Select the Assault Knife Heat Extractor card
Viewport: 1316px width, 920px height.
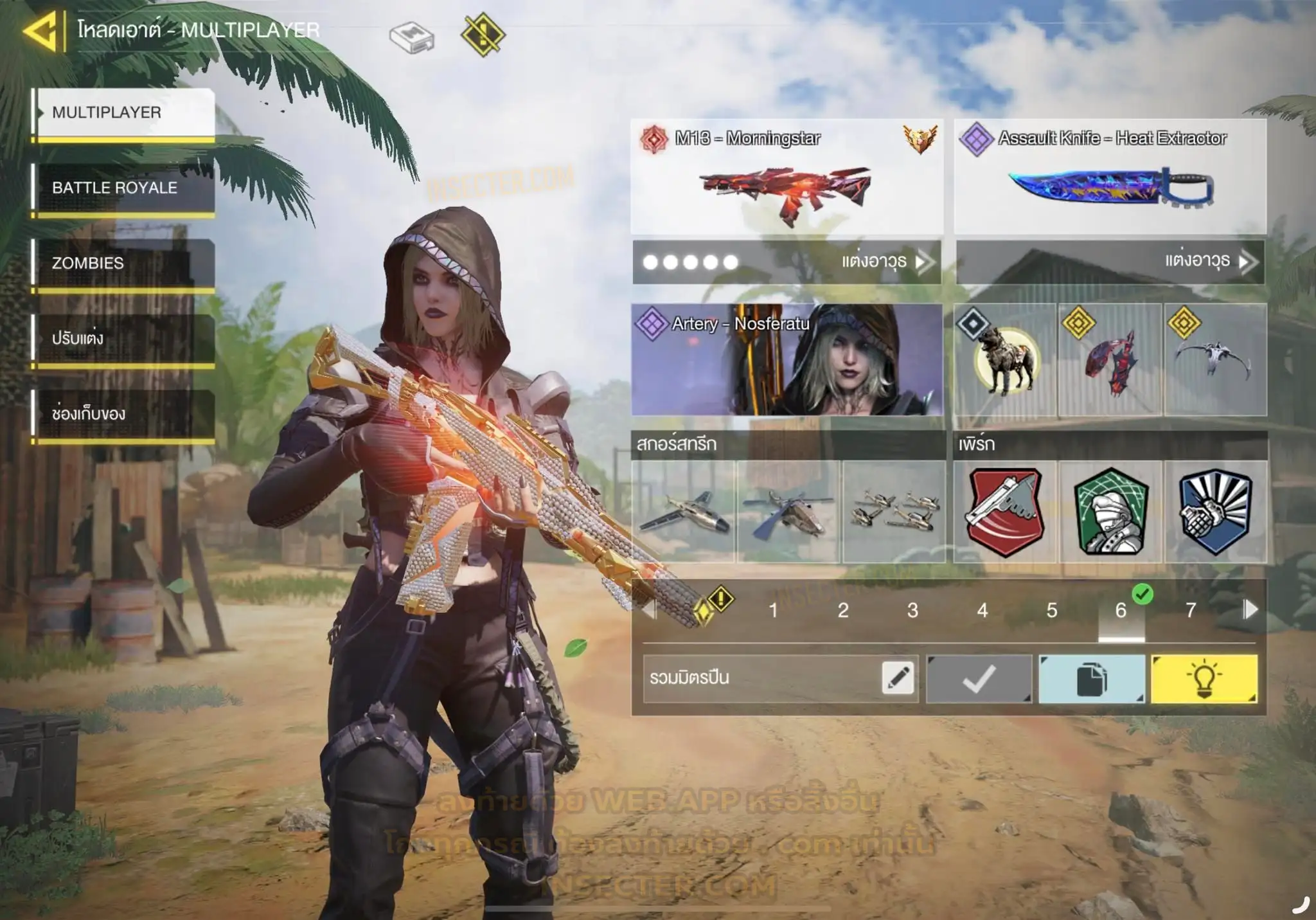(1110, 177)
